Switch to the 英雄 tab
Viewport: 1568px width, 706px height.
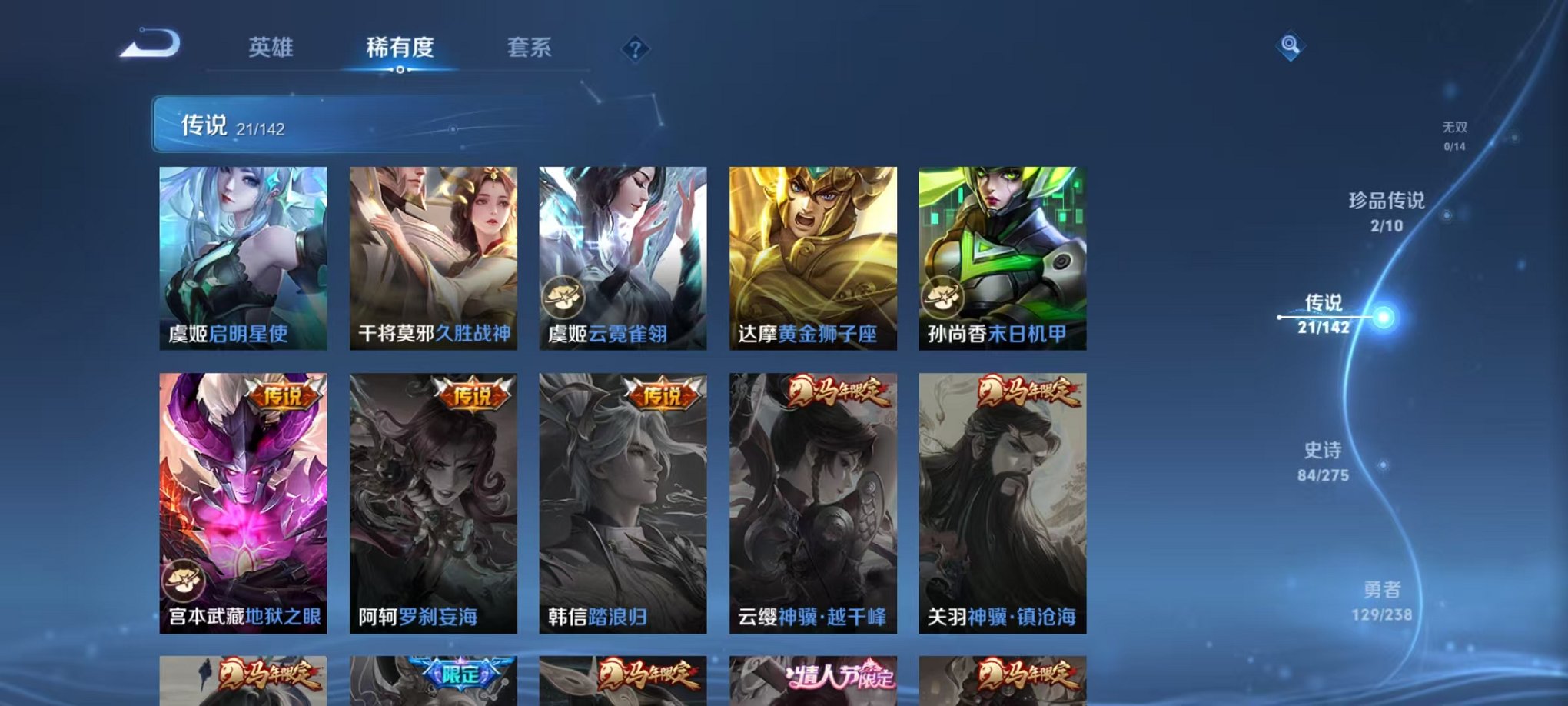click(273, 48)
